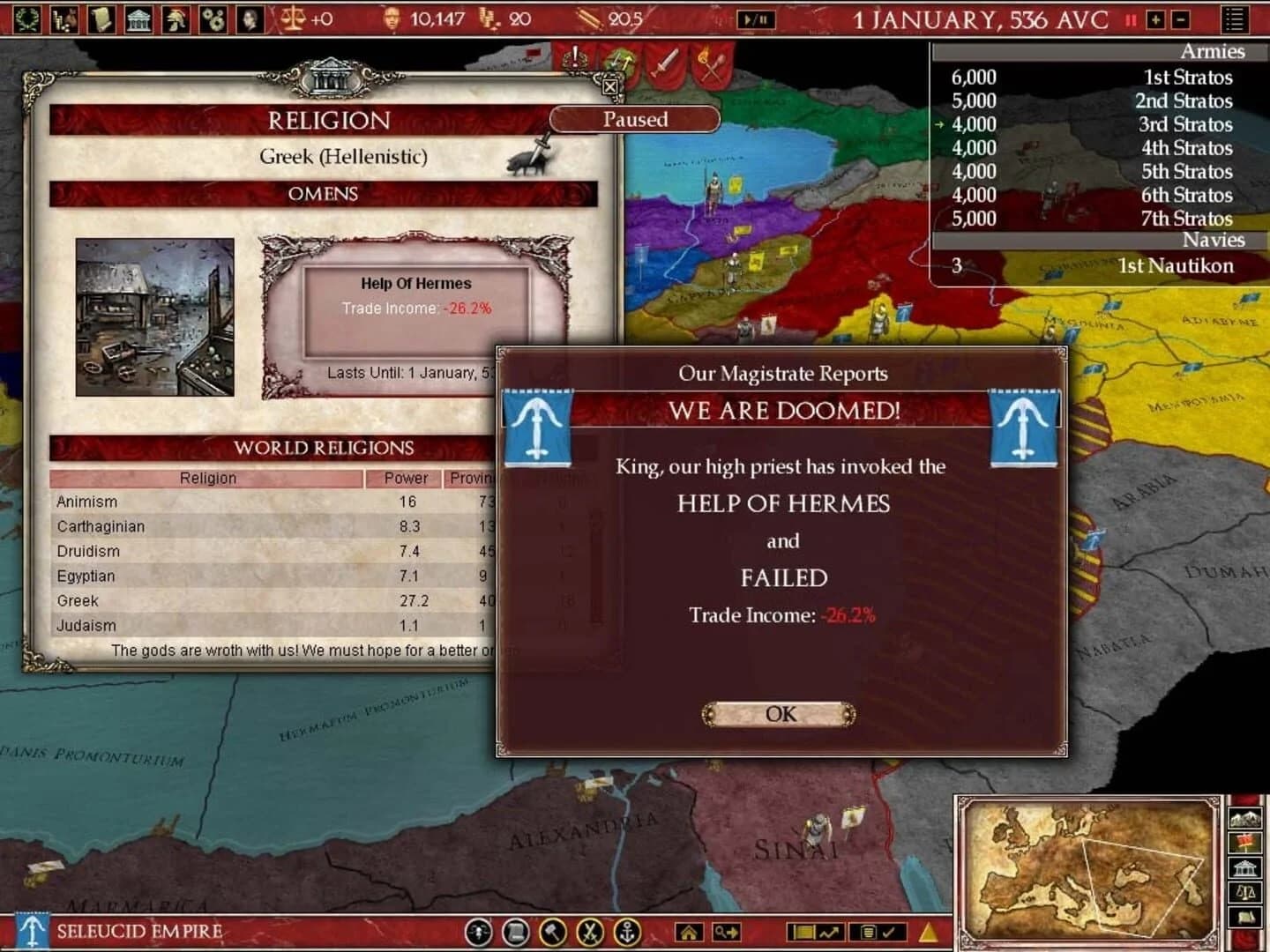Dismiss the Hermes event with OK
This screenshot has width=1270, height=952.
click(x=779, y=714)
